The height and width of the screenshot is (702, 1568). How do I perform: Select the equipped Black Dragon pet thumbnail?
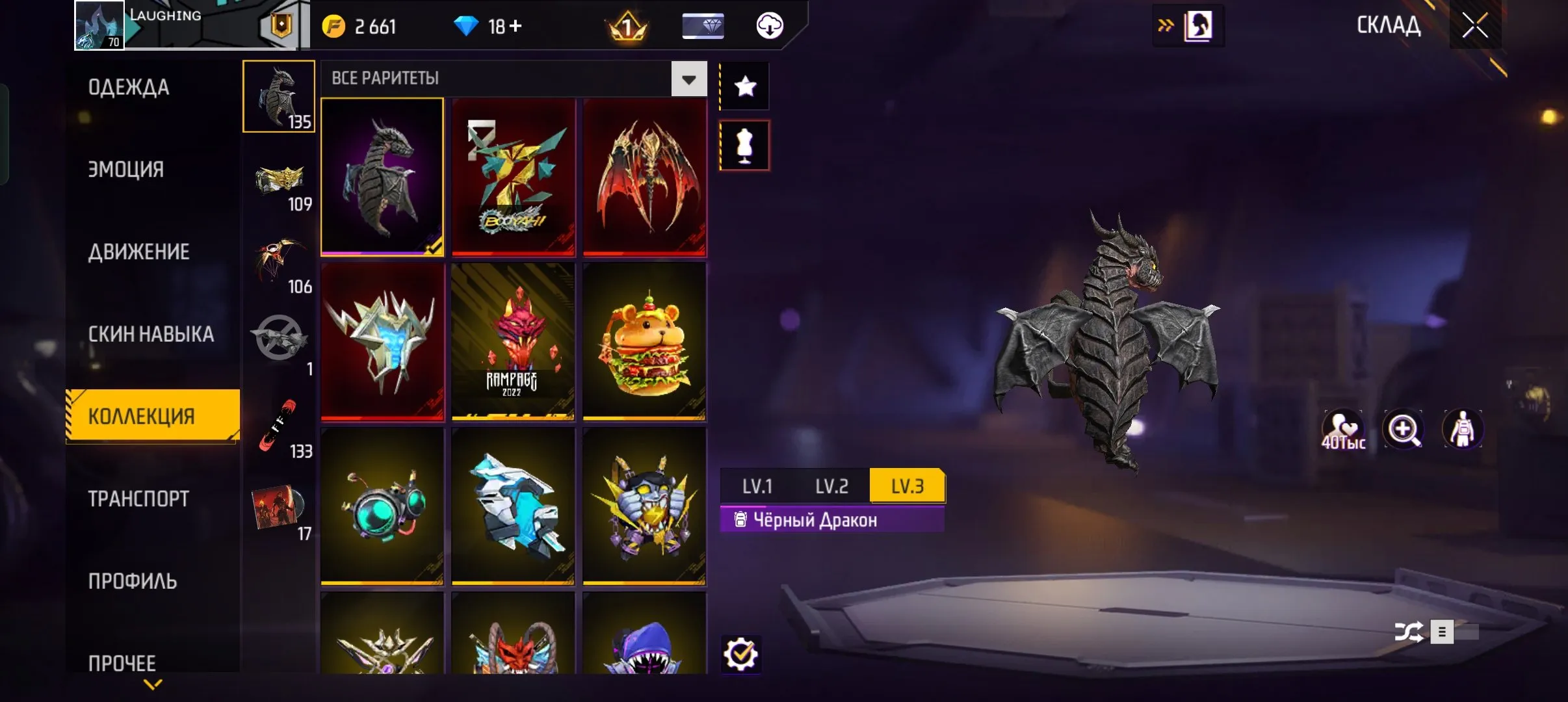point(383,176)
